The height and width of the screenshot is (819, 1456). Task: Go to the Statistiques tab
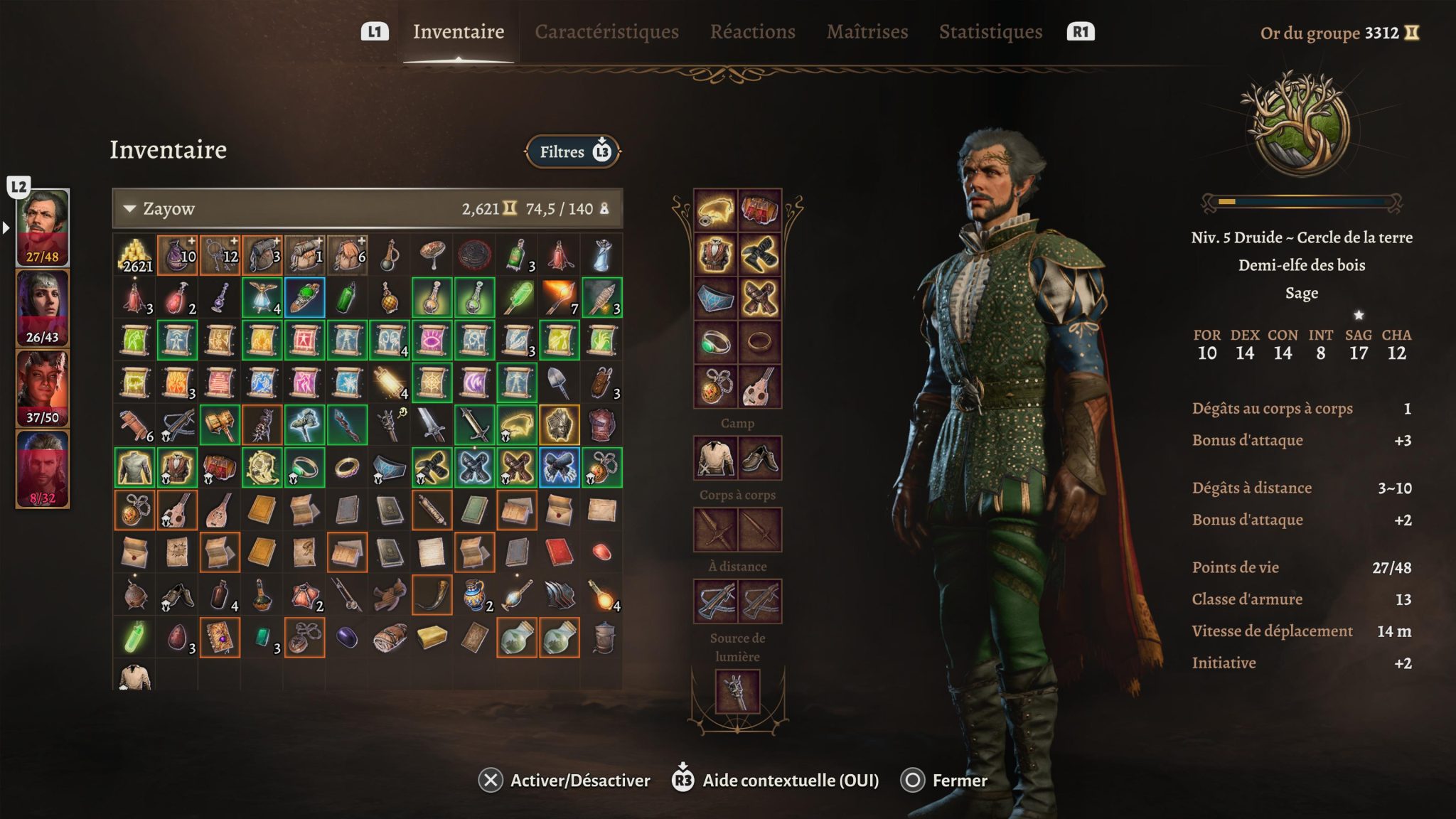point(990,32)
